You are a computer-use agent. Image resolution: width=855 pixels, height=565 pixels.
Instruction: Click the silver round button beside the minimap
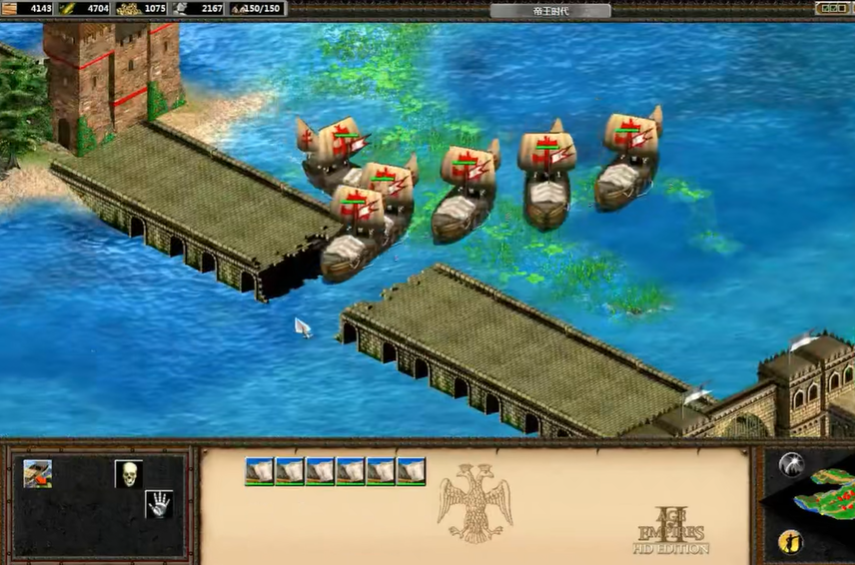(x=791, y=464)
